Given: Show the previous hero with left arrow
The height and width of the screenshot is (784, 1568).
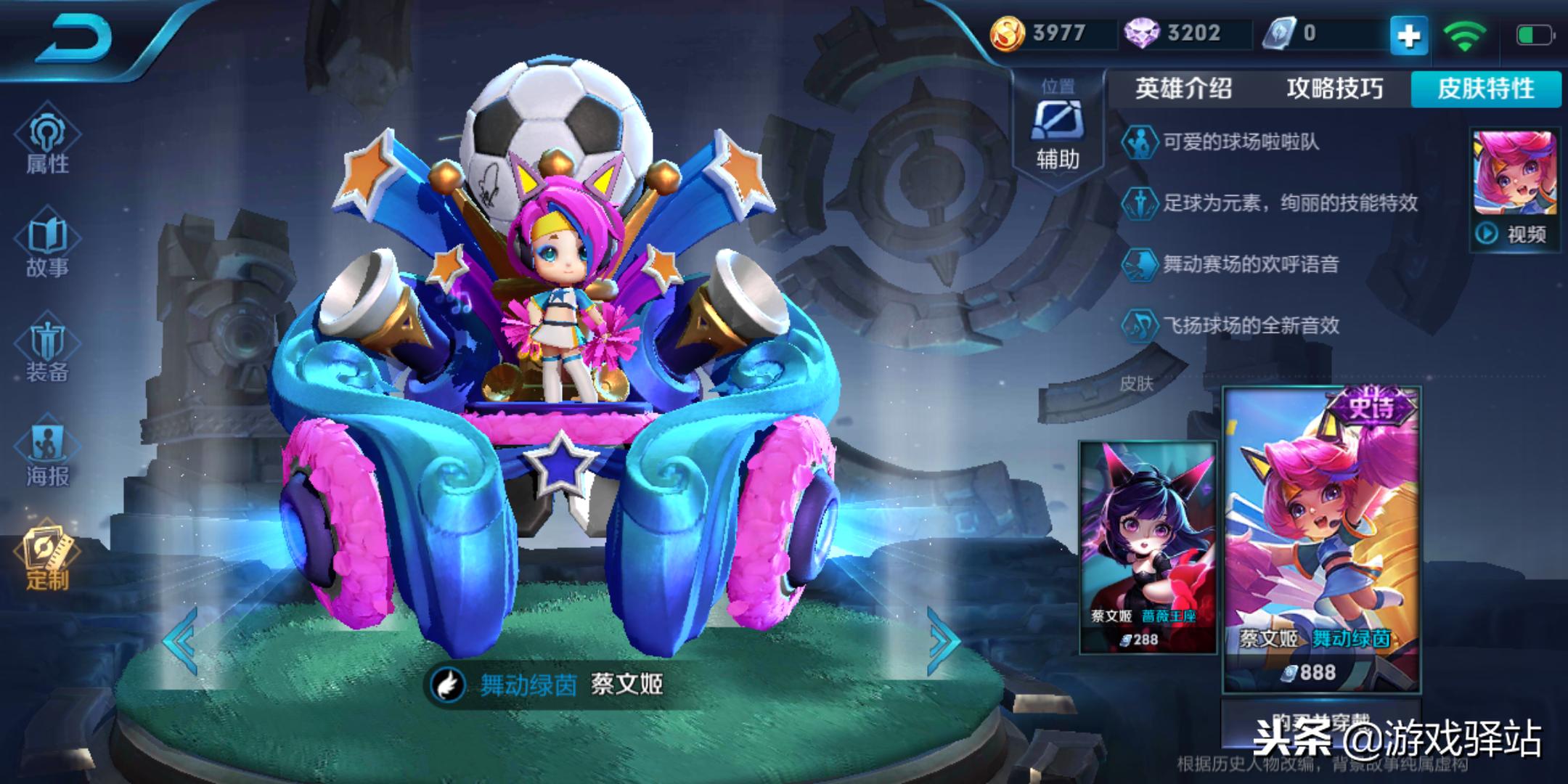Looking at the screenshot, I should 180,640.
